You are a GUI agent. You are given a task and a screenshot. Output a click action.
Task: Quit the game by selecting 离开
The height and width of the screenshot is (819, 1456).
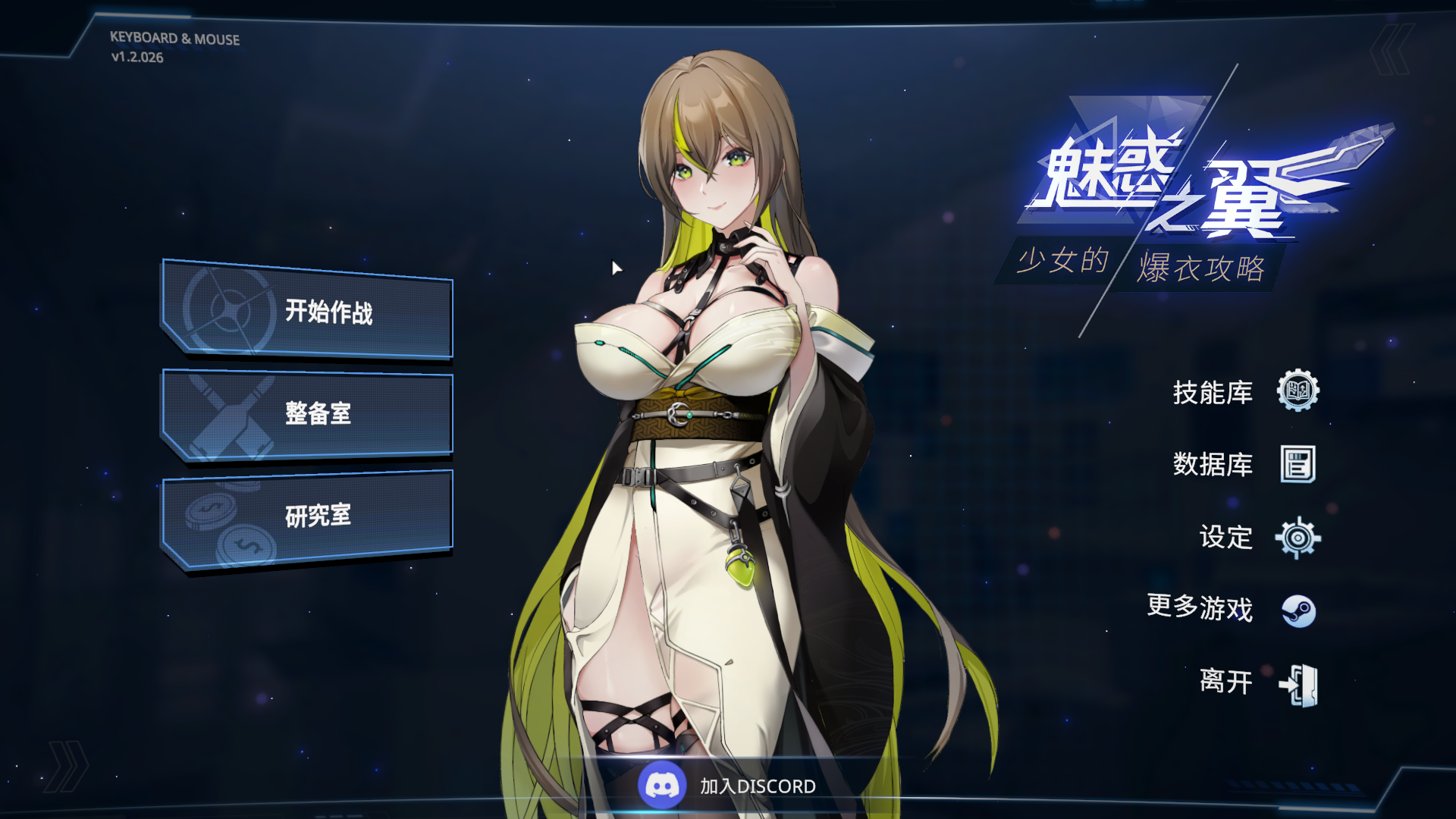click(x=1227, y=682)
